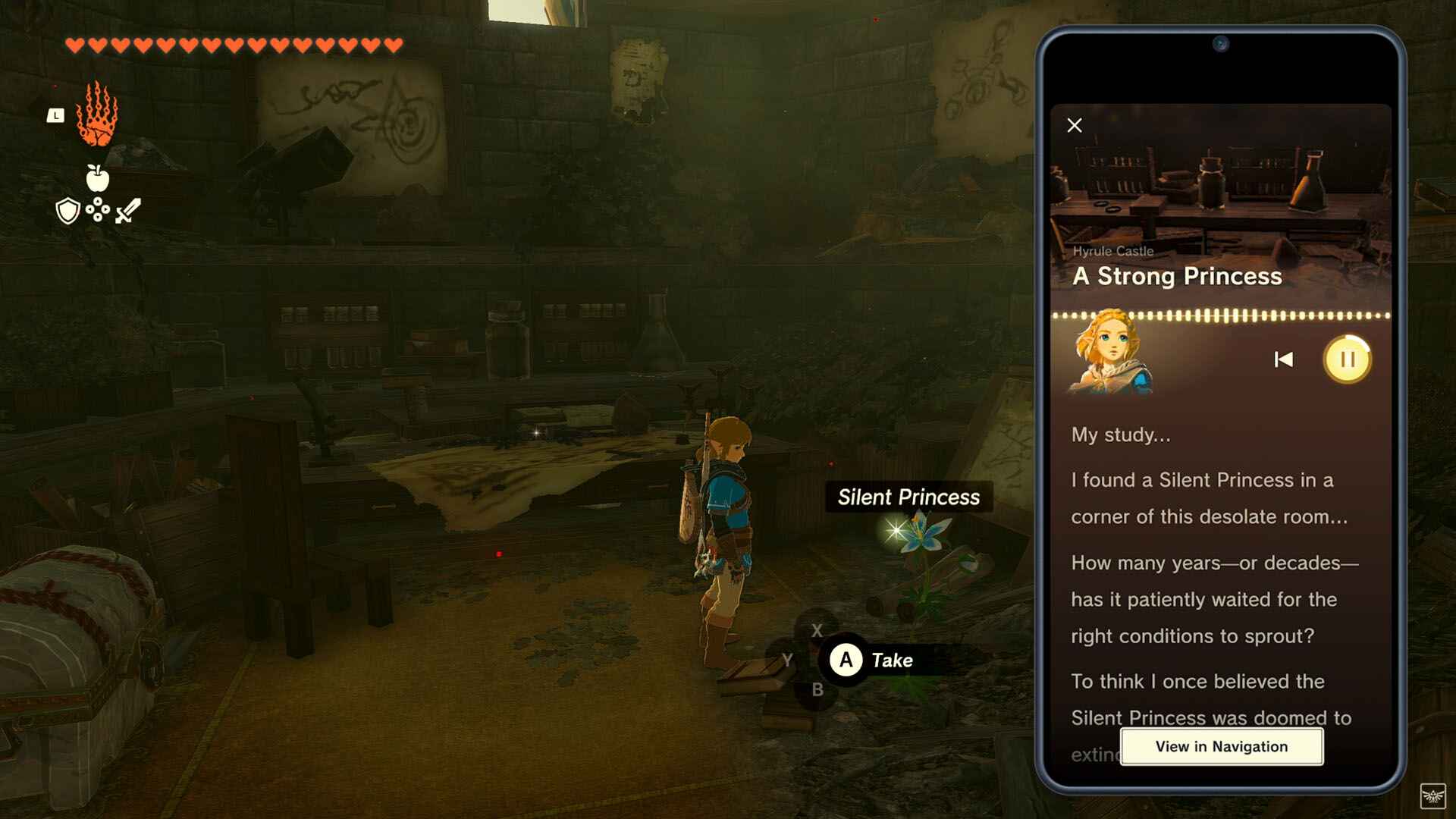Click the flower-shaped materials icon in the HUD
This screenshot has width=1456, height=819.
(x=96, y=210)
